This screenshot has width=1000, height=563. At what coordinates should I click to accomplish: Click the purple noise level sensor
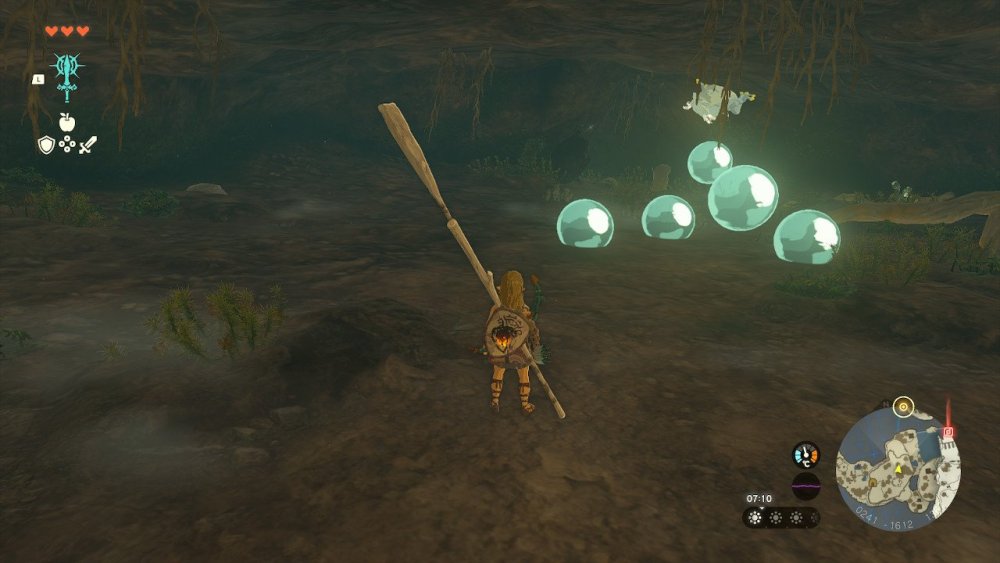(x=805, y=487)
